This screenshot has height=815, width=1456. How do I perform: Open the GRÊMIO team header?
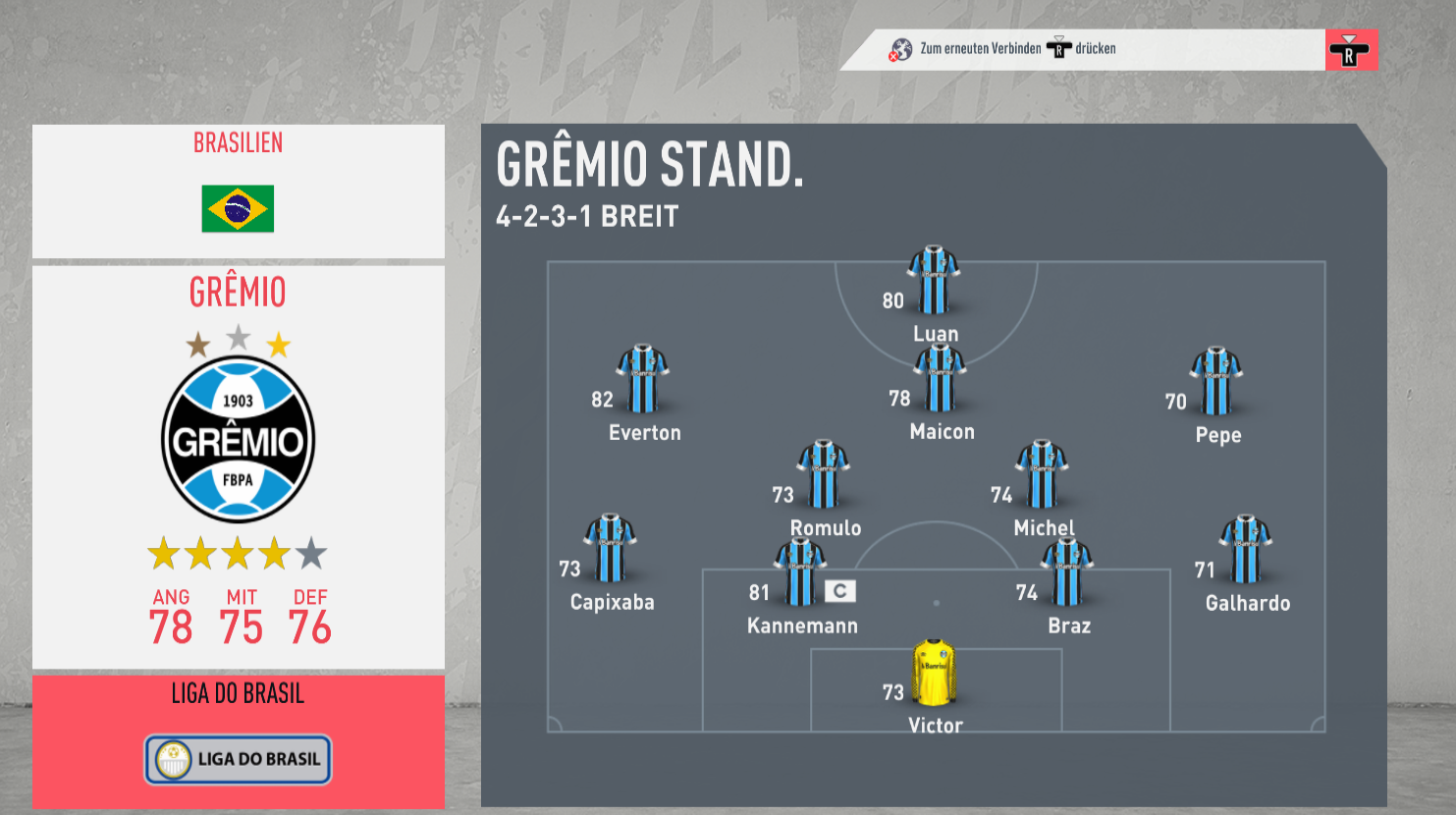pos(238,292)
